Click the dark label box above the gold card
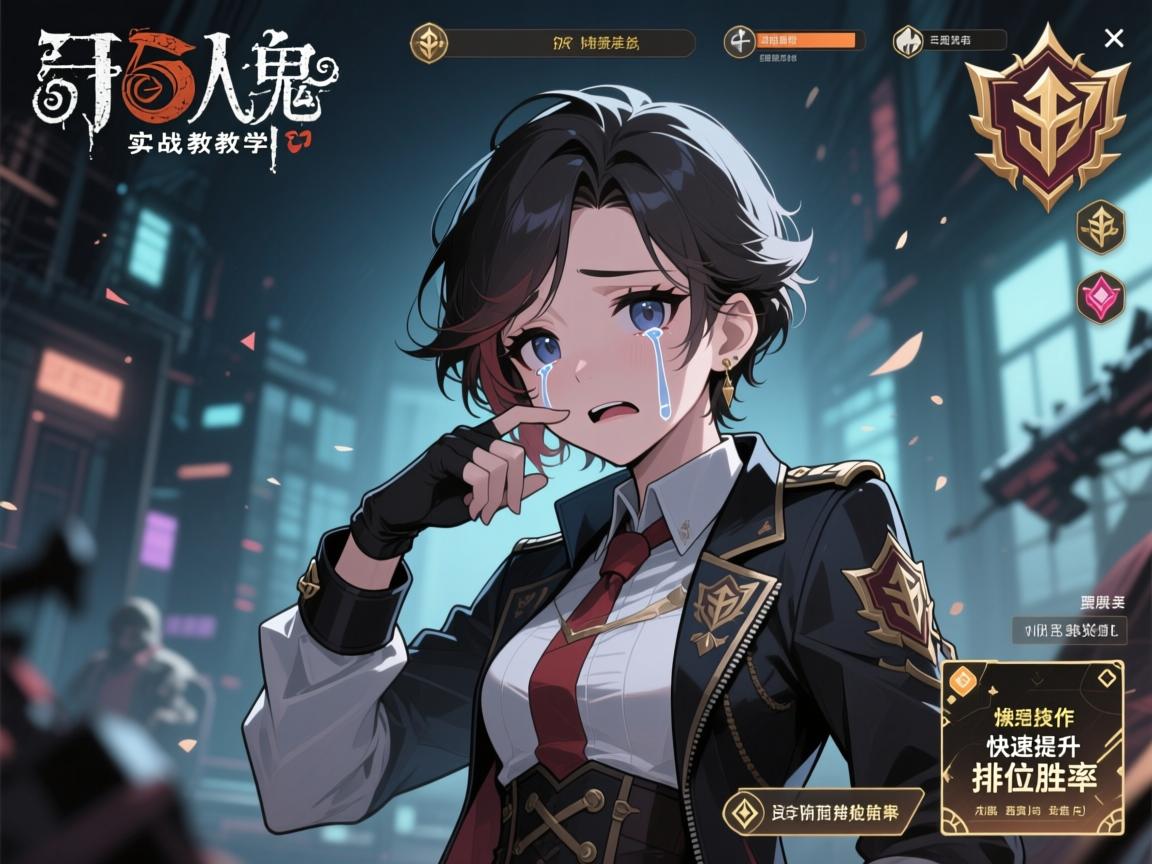This screenshot has height=864, width=1152. click(1069, 630)
